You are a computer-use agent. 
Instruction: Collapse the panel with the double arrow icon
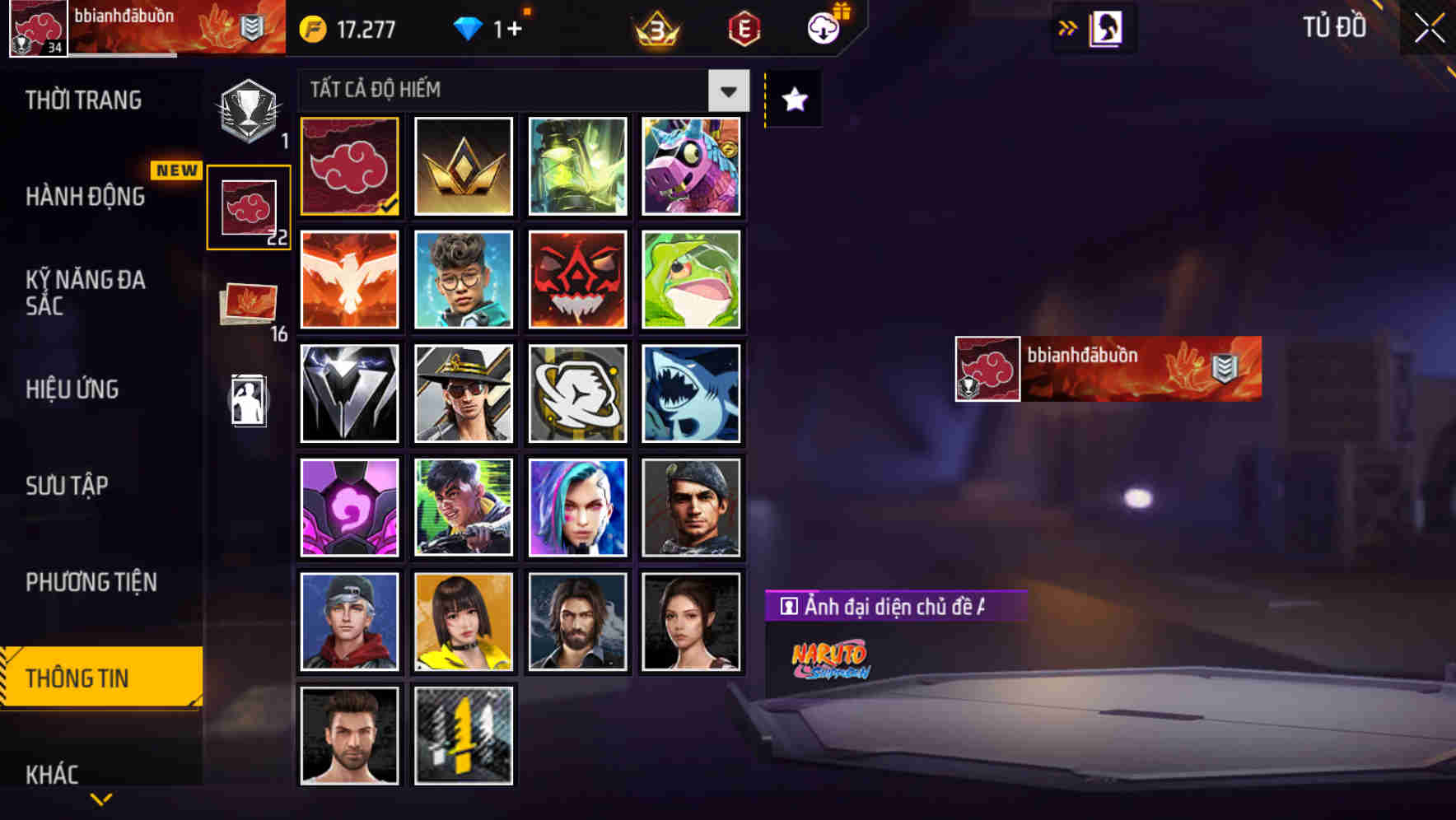[x=1066, y=26]
